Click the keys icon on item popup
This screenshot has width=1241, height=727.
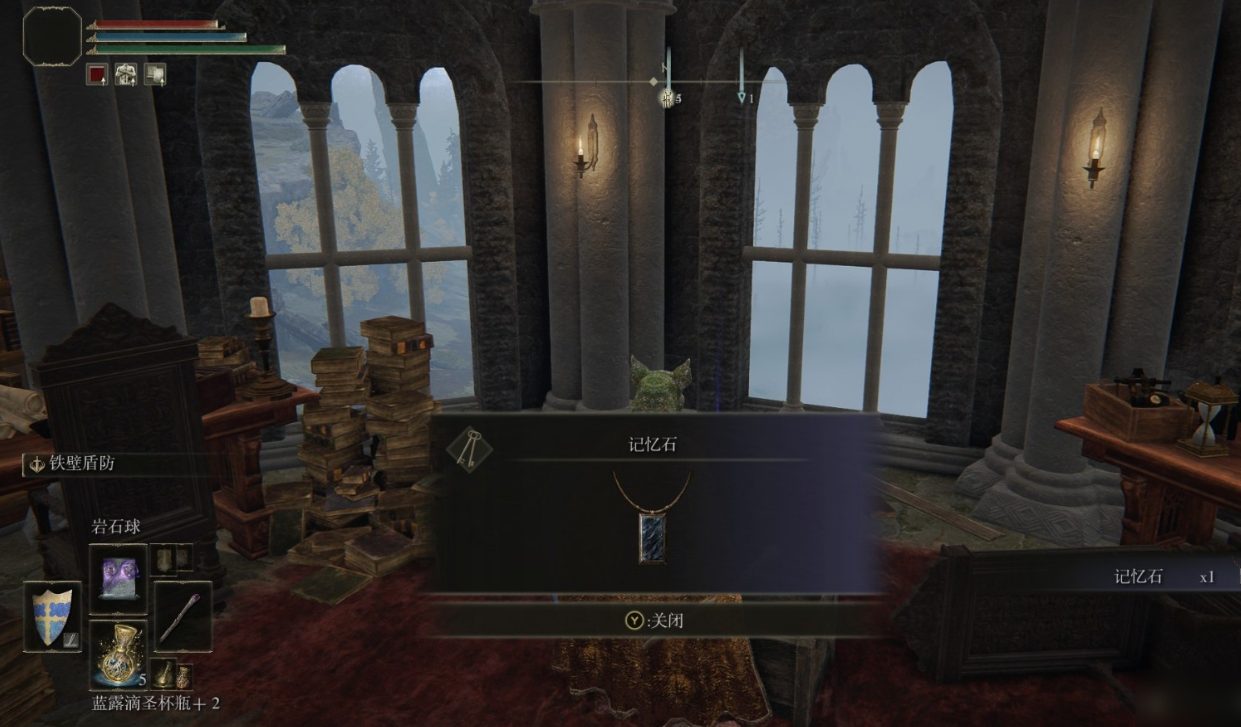pos(468,451)
